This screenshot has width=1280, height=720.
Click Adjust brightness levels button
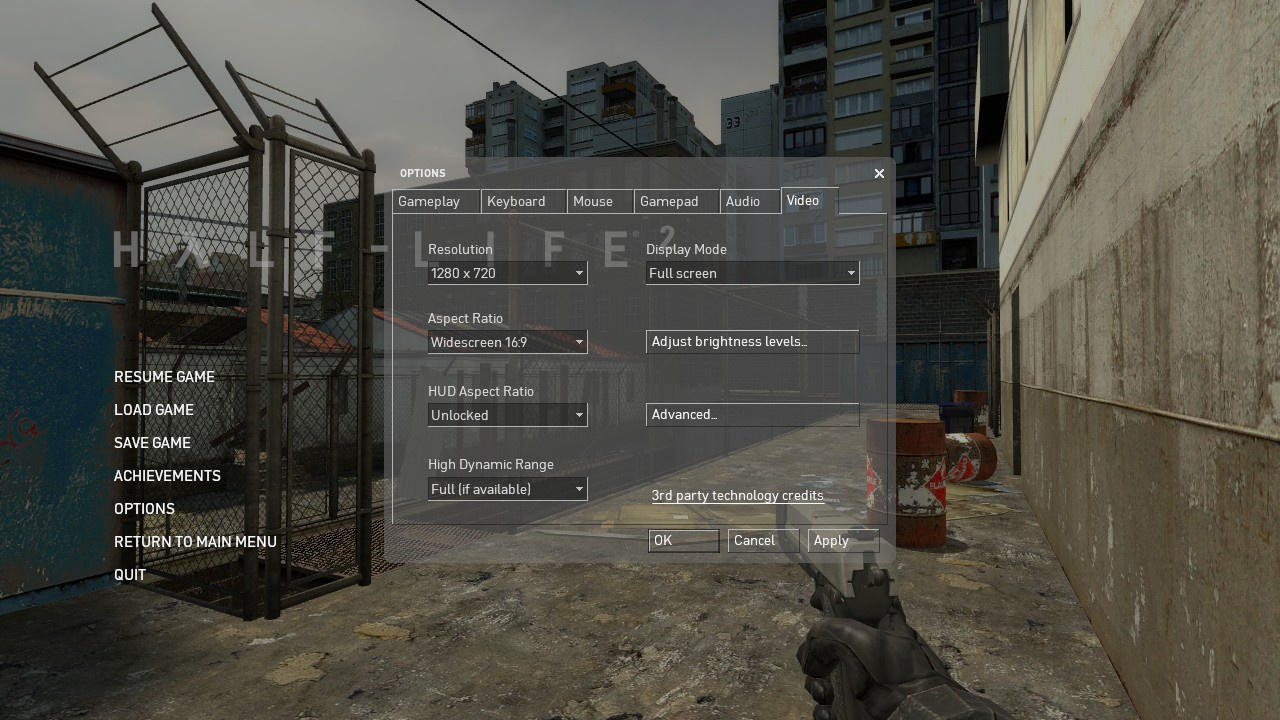(752, 342)
